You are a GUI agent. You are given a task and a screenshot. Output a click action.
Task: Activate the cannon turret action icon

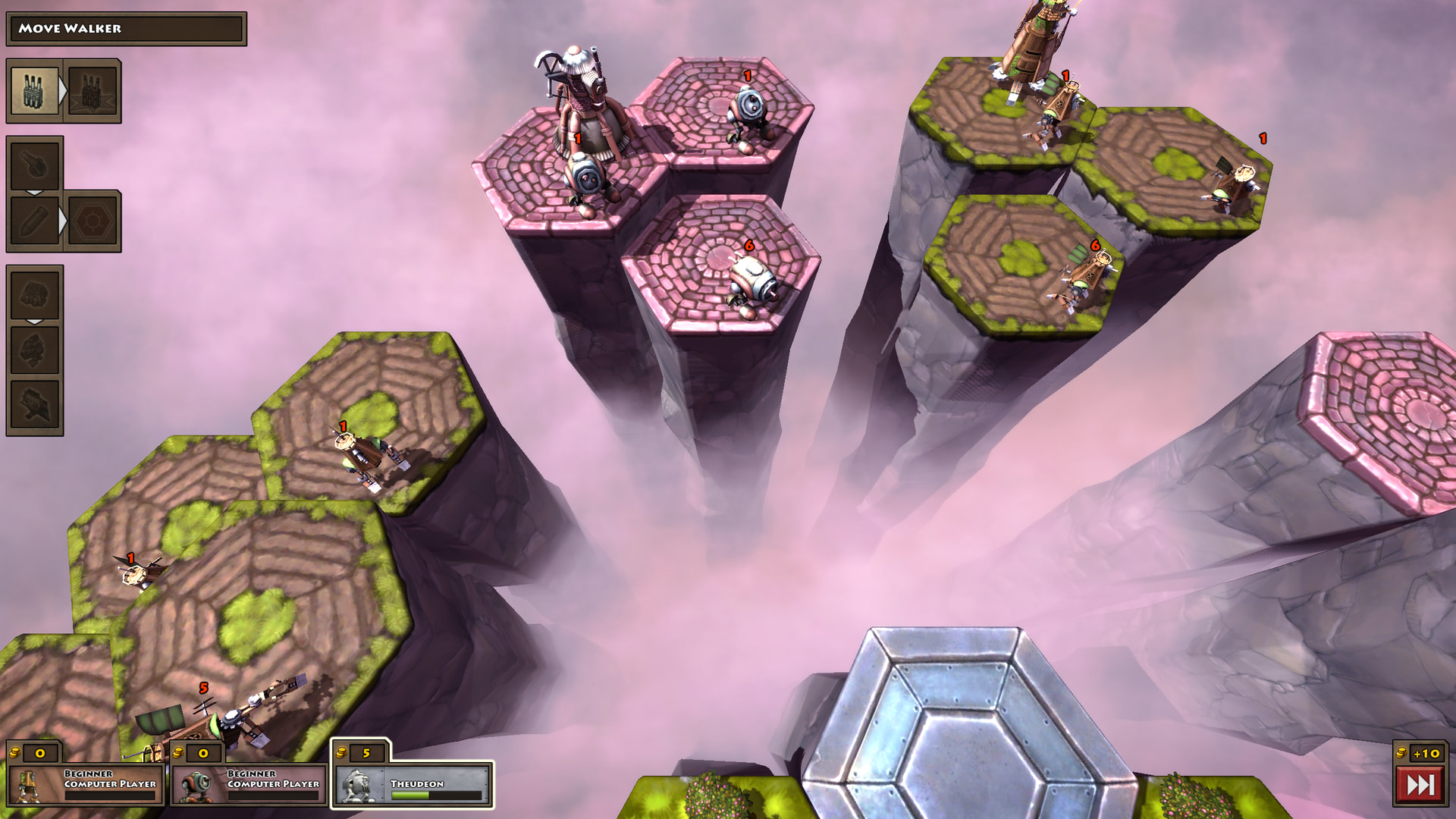(34, 164)
